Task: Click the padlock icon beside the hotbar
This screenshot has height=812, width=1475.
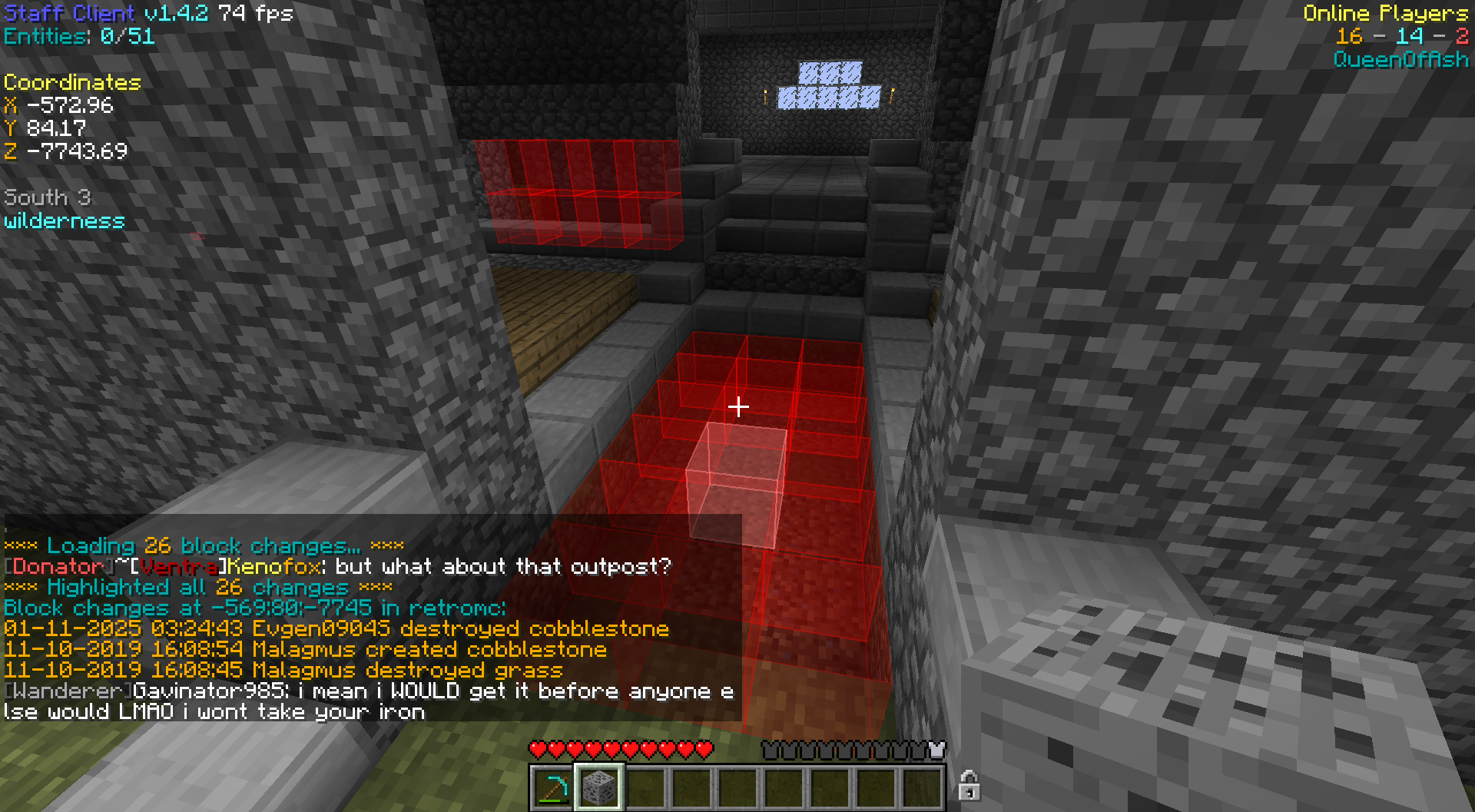Action: pos(969,786)
